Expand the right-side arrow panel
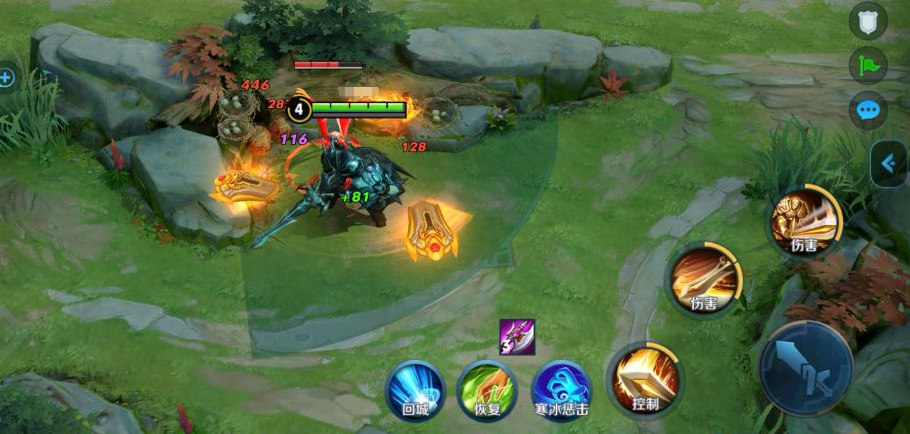Image resolution: width=910 pixels, height=434 pixels. 889,163
